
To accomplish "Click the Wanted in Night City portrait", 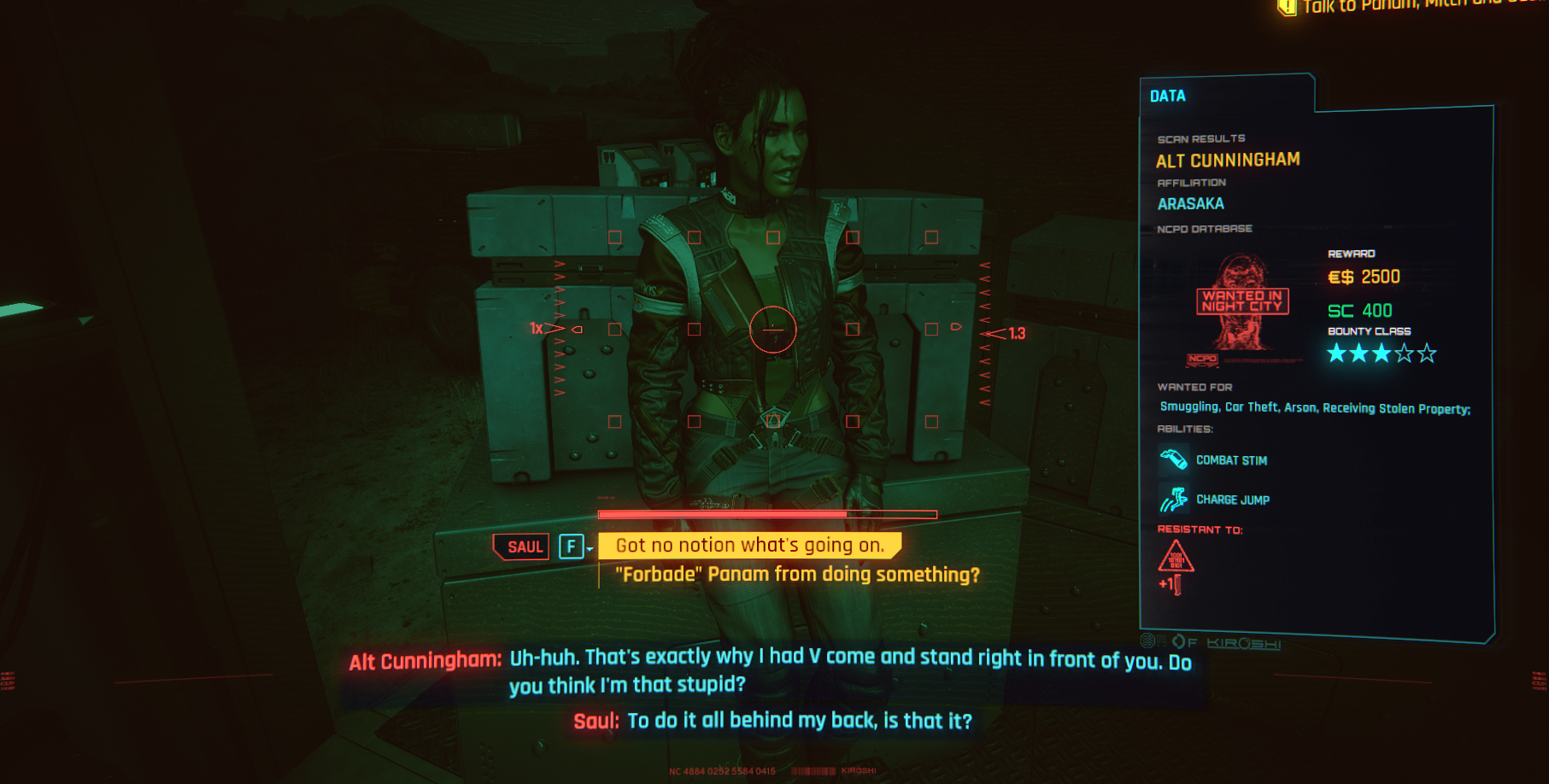I will [1242, 303].
